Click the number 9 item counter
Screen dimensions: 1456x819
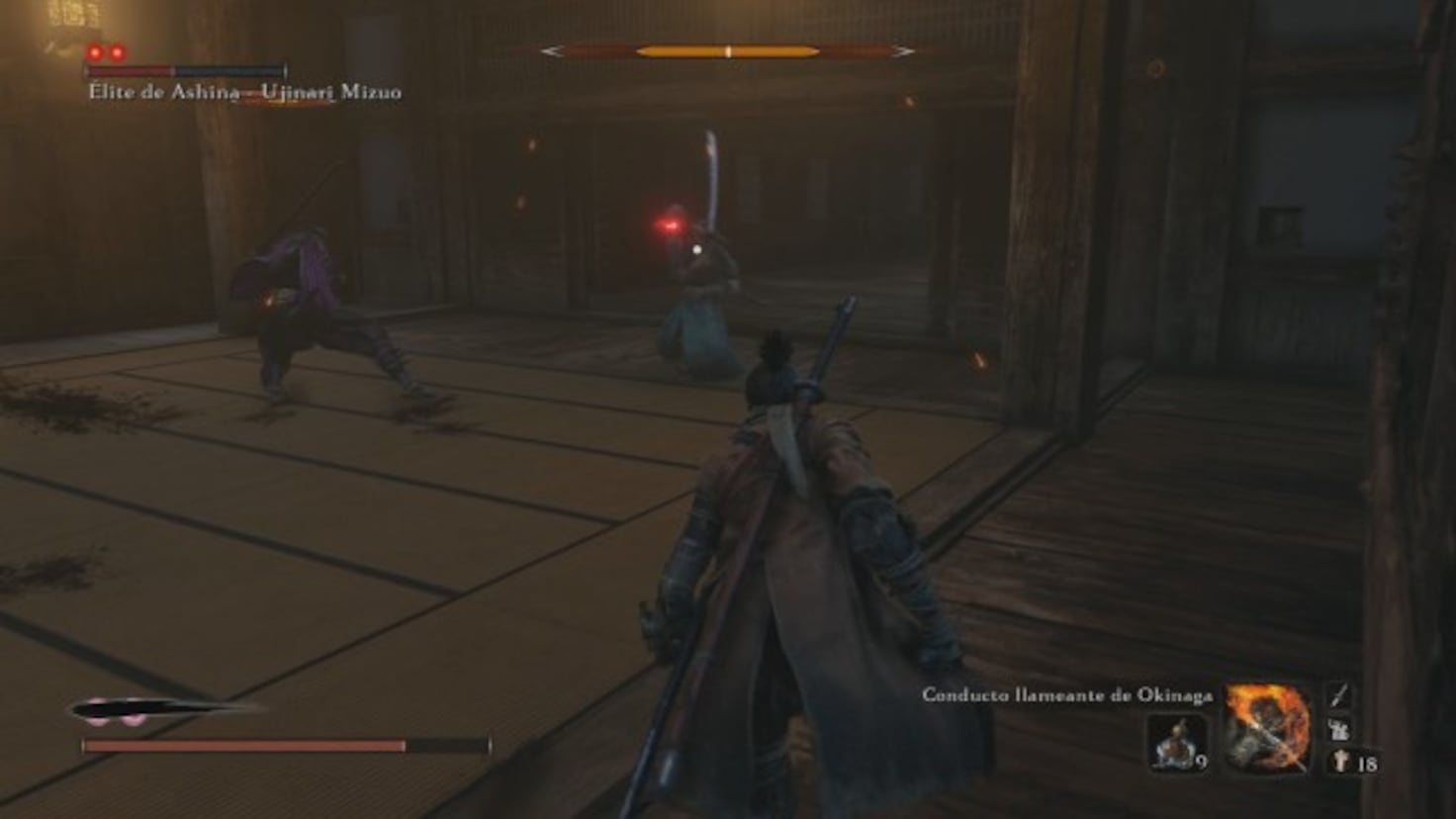(x=1203, y=762)
